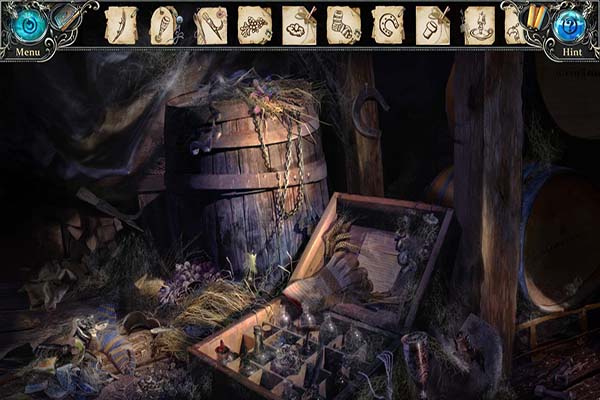This screenshot has width=600, height=400.
Task: Choose the curved feather sketch item card
Action: 122,24
